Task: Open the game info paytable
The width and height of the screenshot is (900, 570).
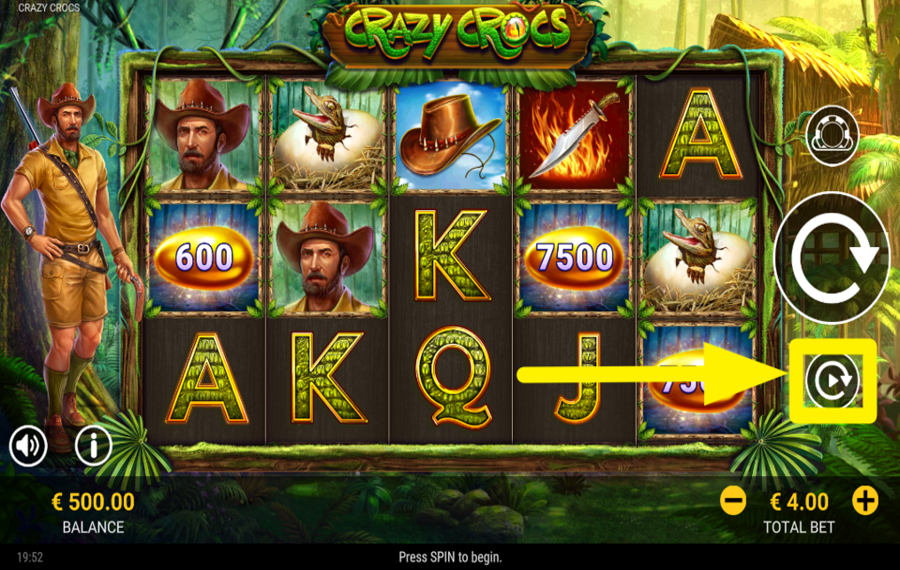Action: (x=93, y=445)
